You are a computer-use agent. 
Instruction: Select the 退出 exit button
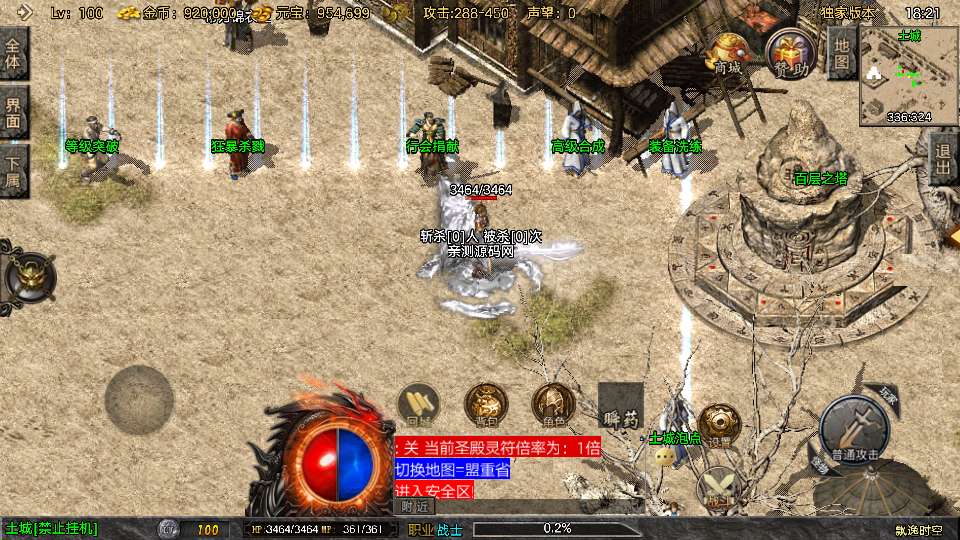[x=942, y=159]
